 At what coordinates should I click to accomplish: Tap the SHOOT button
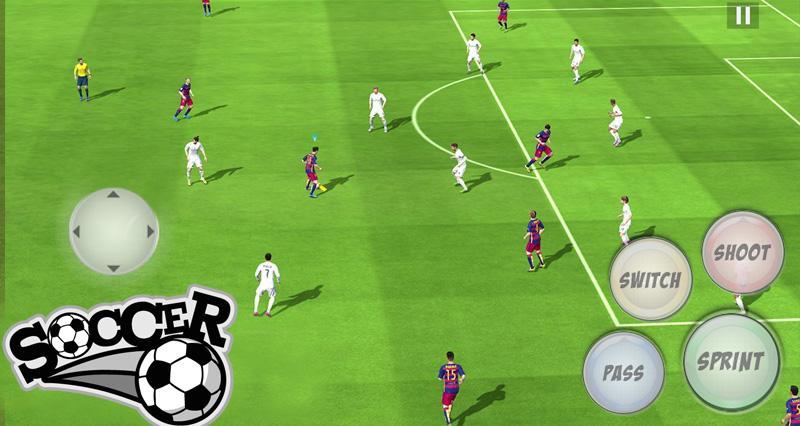[x=742, y=252]
